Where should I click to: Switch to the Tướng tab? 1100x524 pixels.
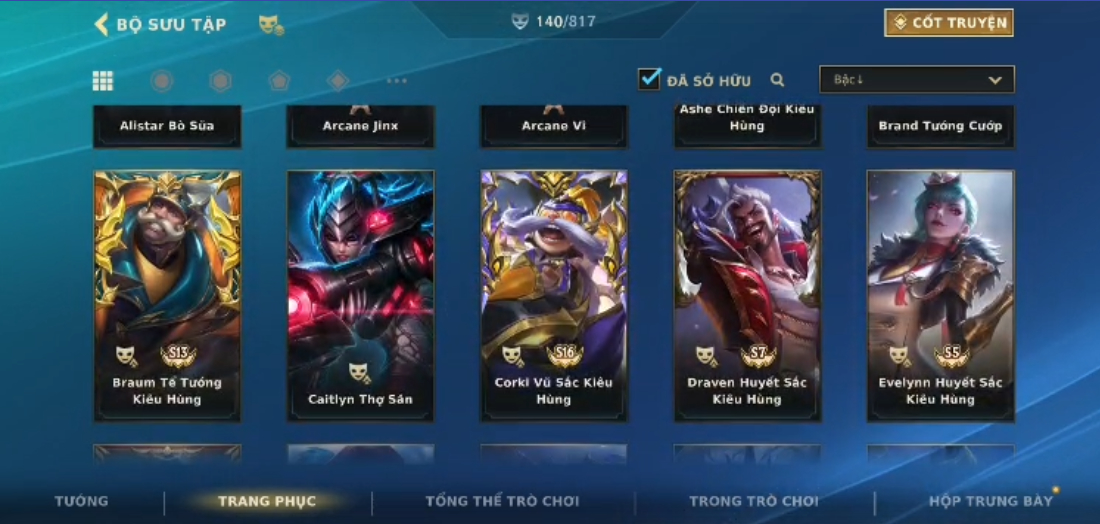tap(82, 501)
